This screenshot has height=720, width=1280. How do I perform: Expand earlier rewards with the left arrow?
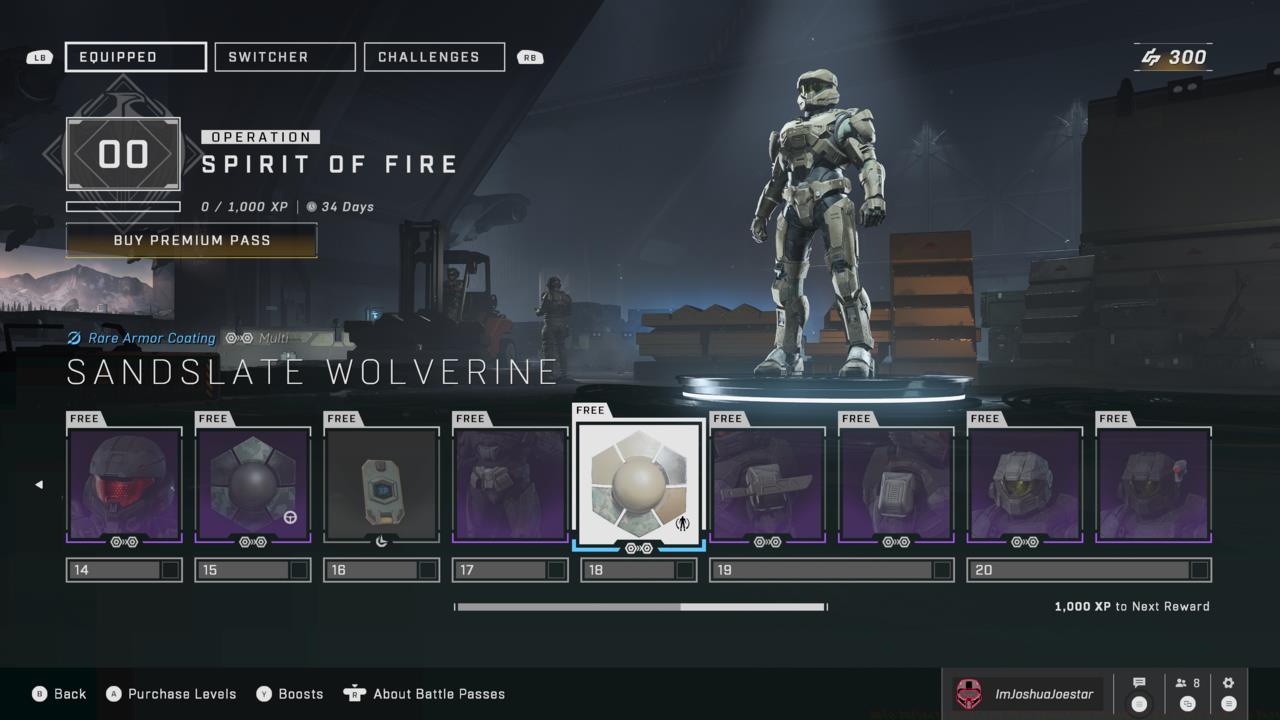click(x=39, y=483)
